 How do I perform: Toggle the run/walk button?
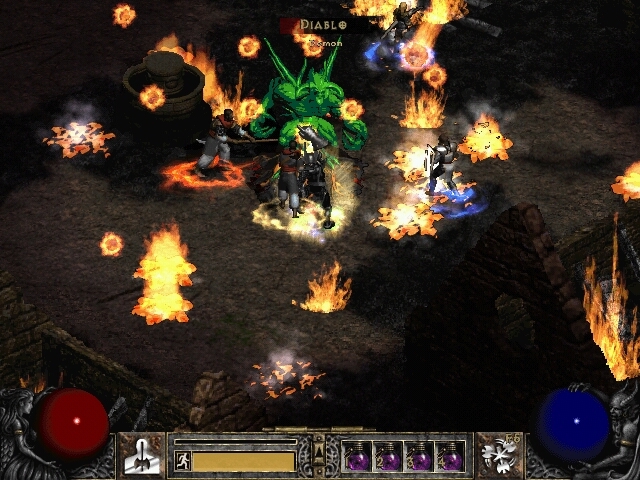[x=182, y=461]
